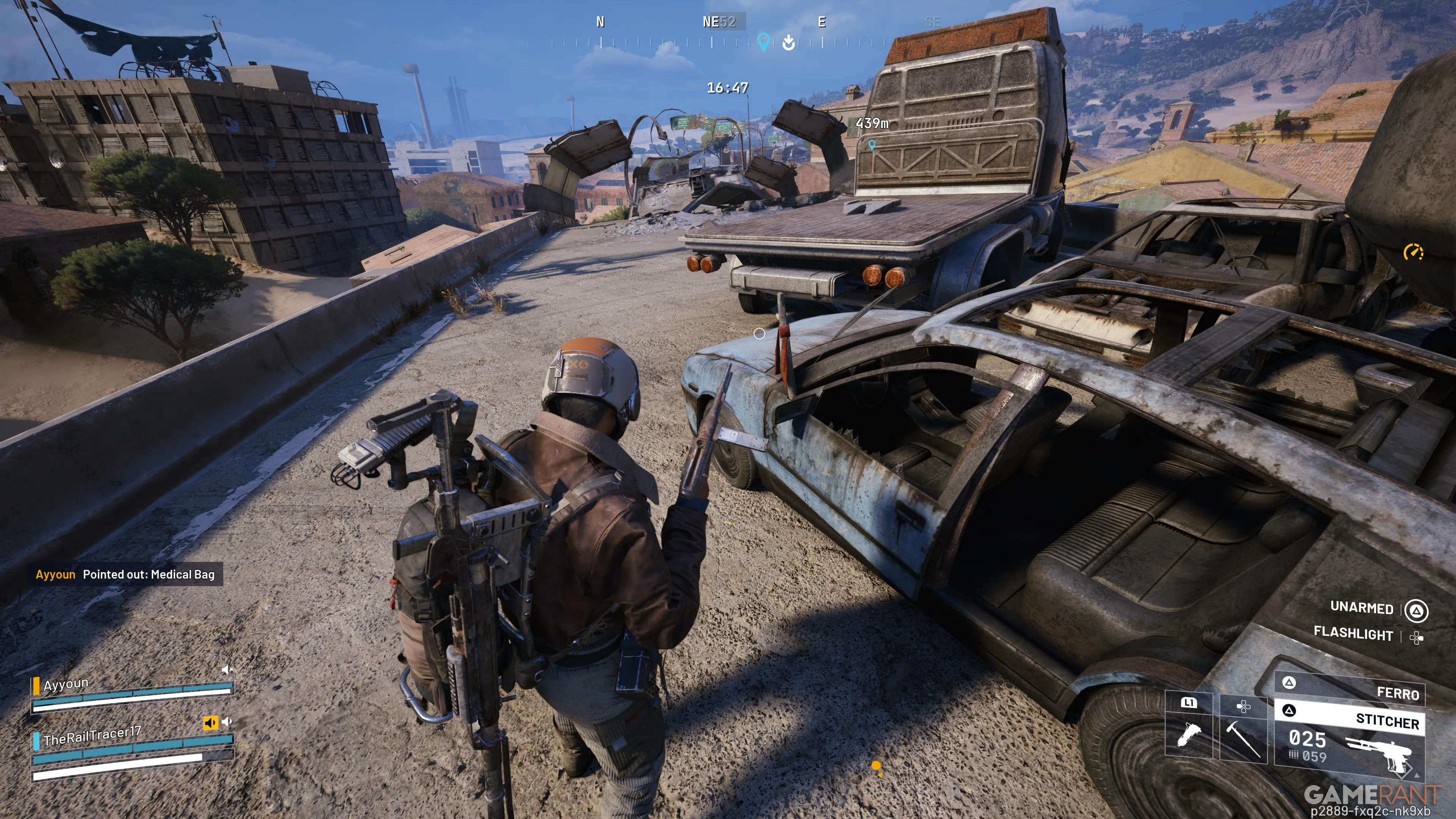Screen dimensions: 1456x819
Task: Click the blue waypoint pin on compass
Action: (763, 41)
